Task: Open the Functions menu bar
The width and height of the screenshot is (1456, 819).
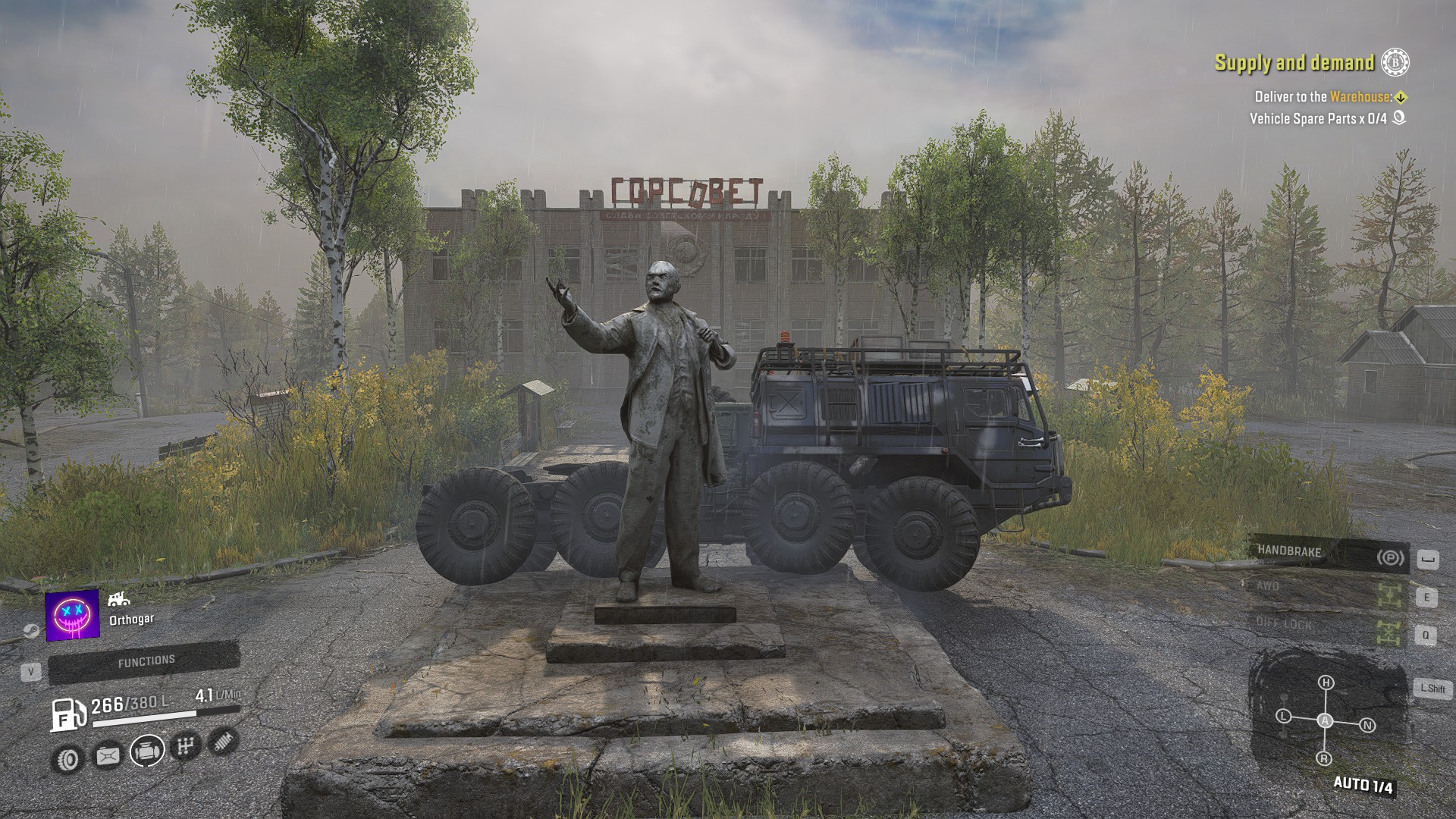Action: click(145, 663)
